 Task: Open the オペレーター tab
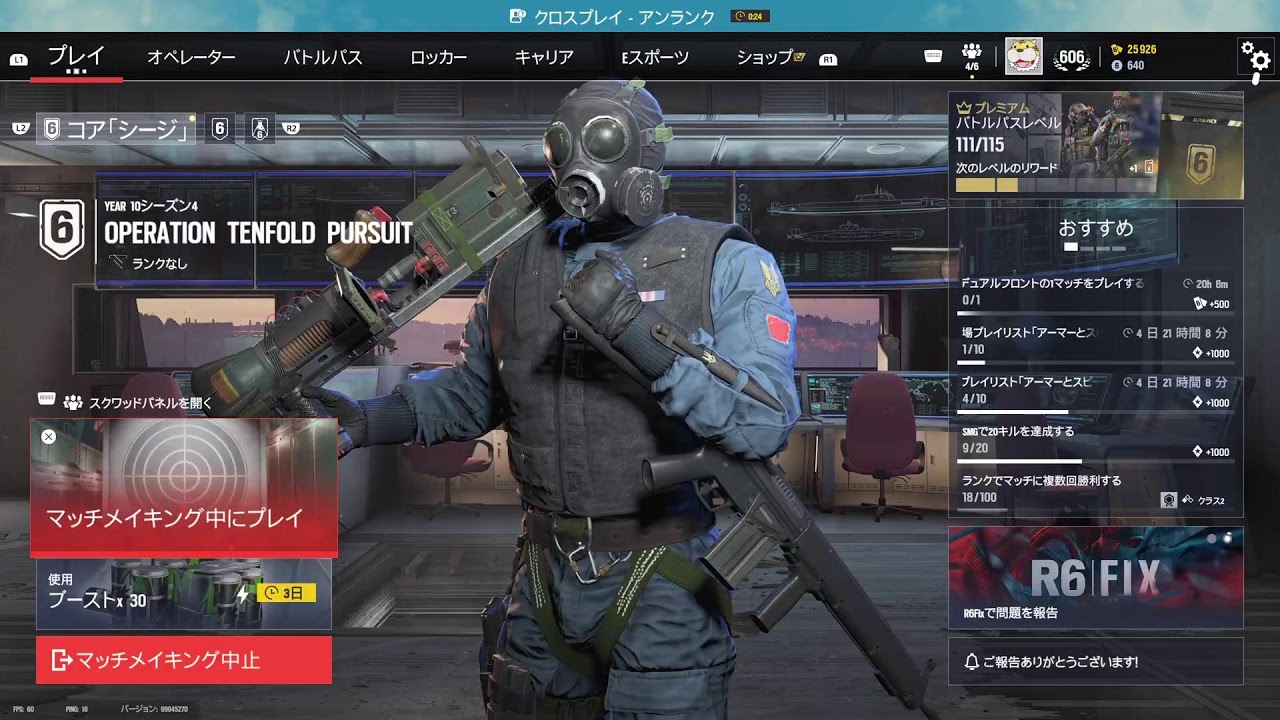tap(191, 57)
